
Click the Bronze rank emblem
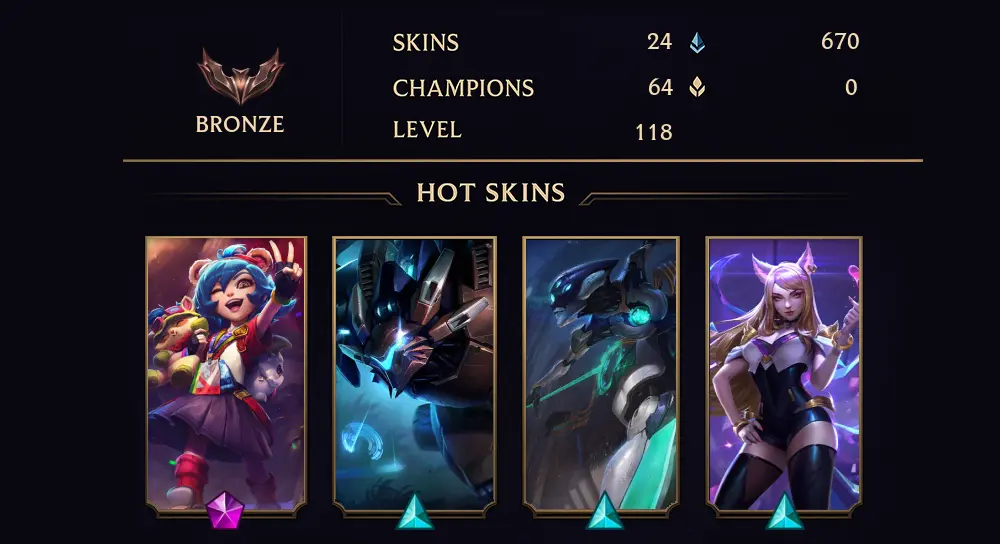[240, 77]
